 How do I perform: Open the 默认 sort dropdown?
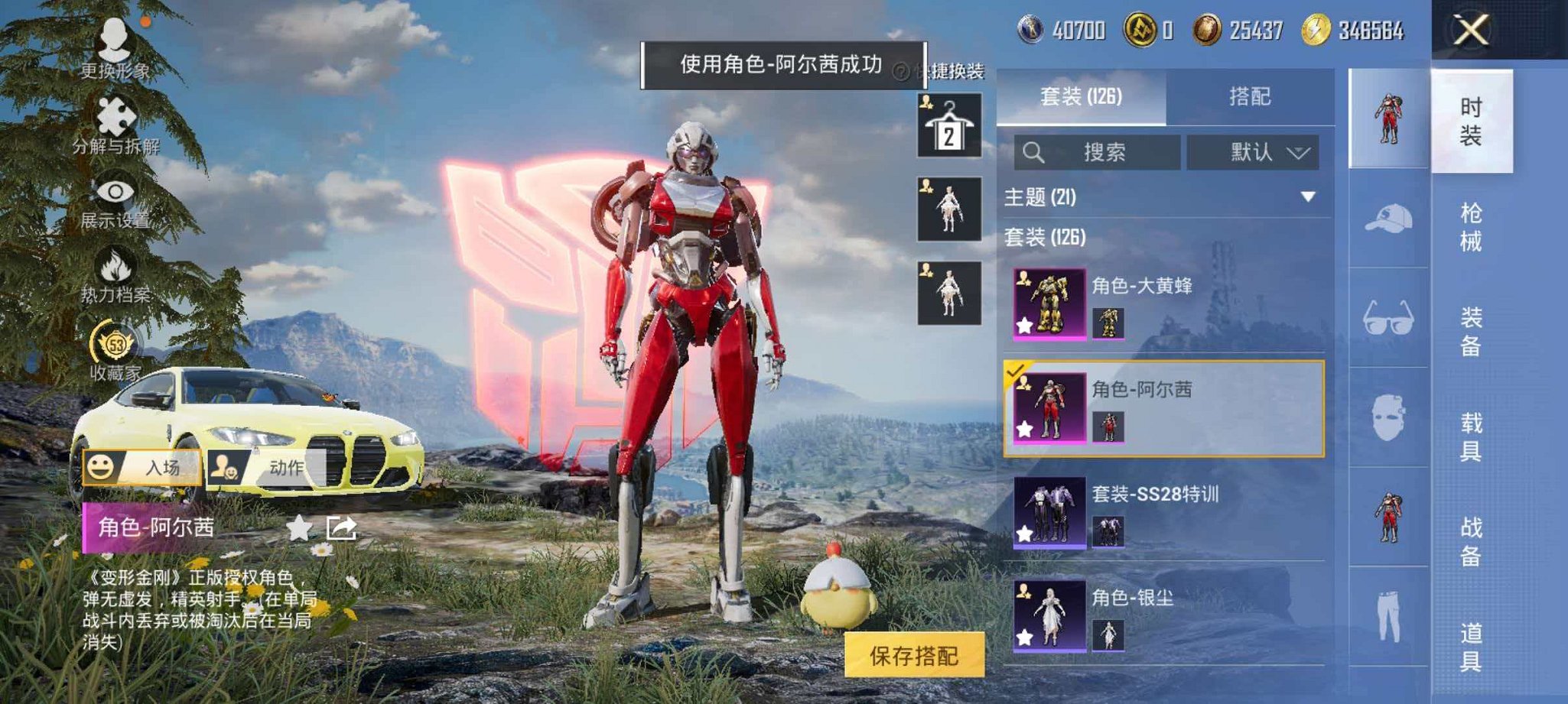click(x=1254, y=151)
